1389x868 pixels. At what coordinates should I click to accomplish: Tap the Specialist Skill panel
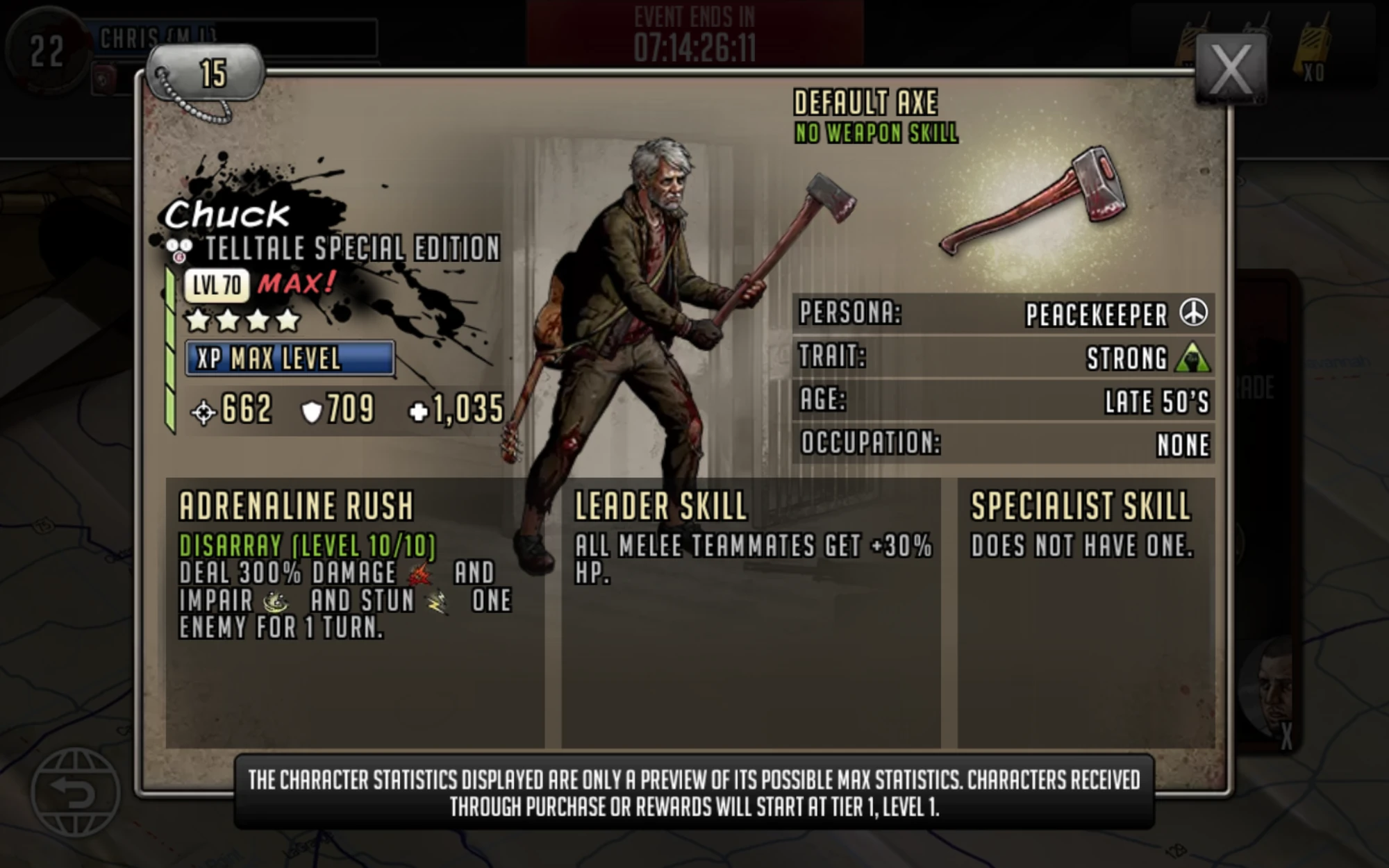coord(1086,611)
